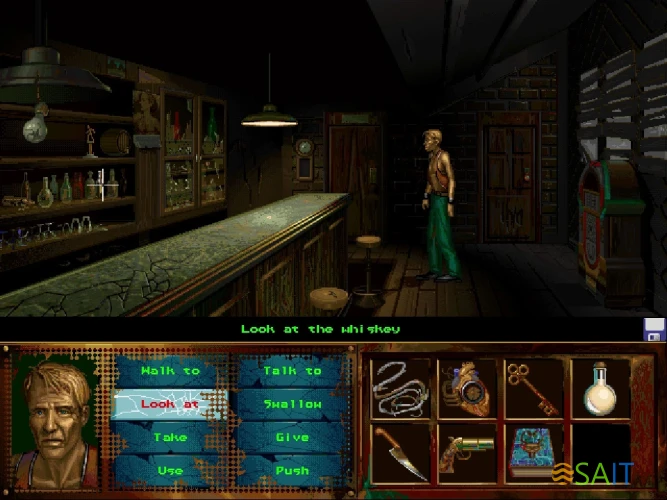The width and height of the screenshot is (667, 500).
Task: Open the floppy disk save menu
Action: tap(654, 331)
